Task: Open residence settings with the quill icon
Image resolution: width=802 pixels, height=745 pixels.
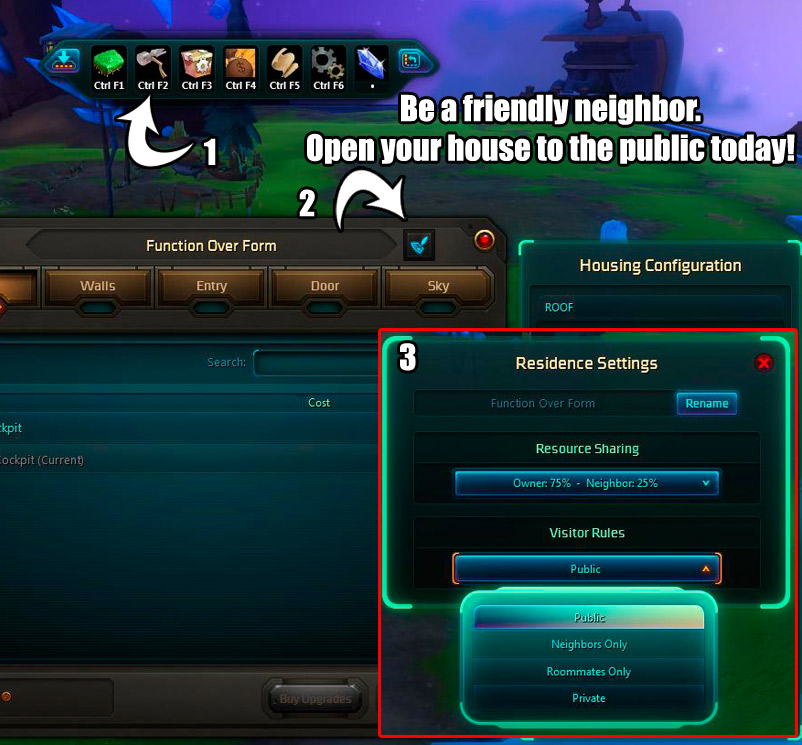Action: pyautogui.click(x=419, y=245)
